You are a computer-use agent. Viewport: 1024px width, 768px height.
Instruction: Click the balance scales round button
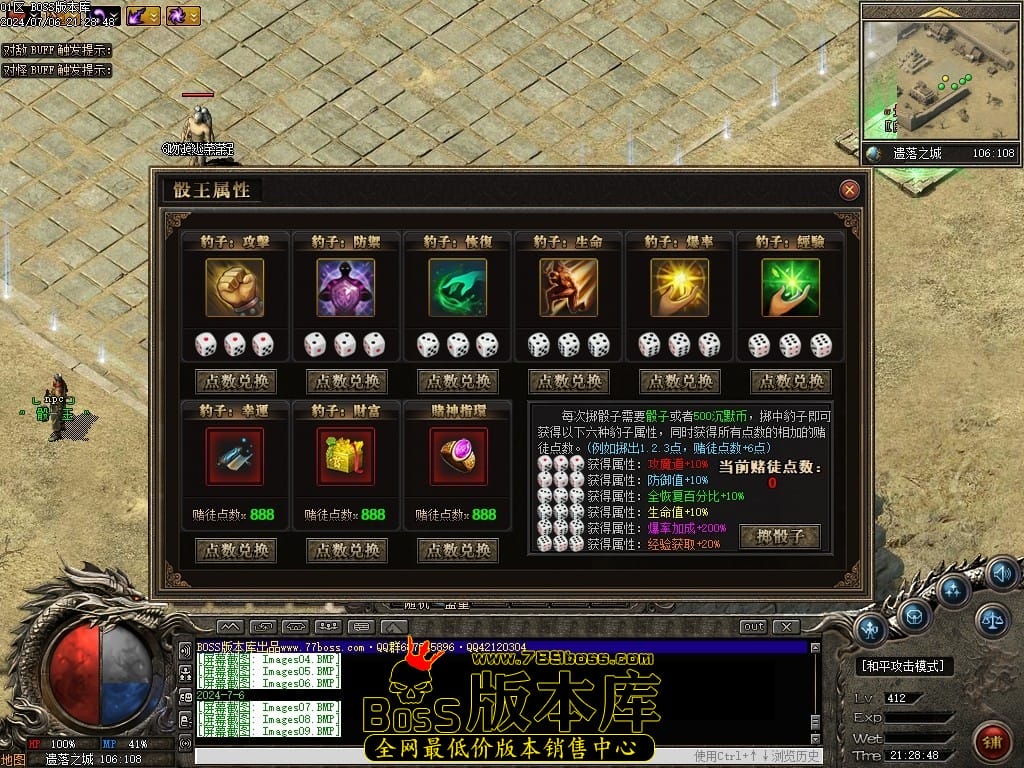coord(993,620)
